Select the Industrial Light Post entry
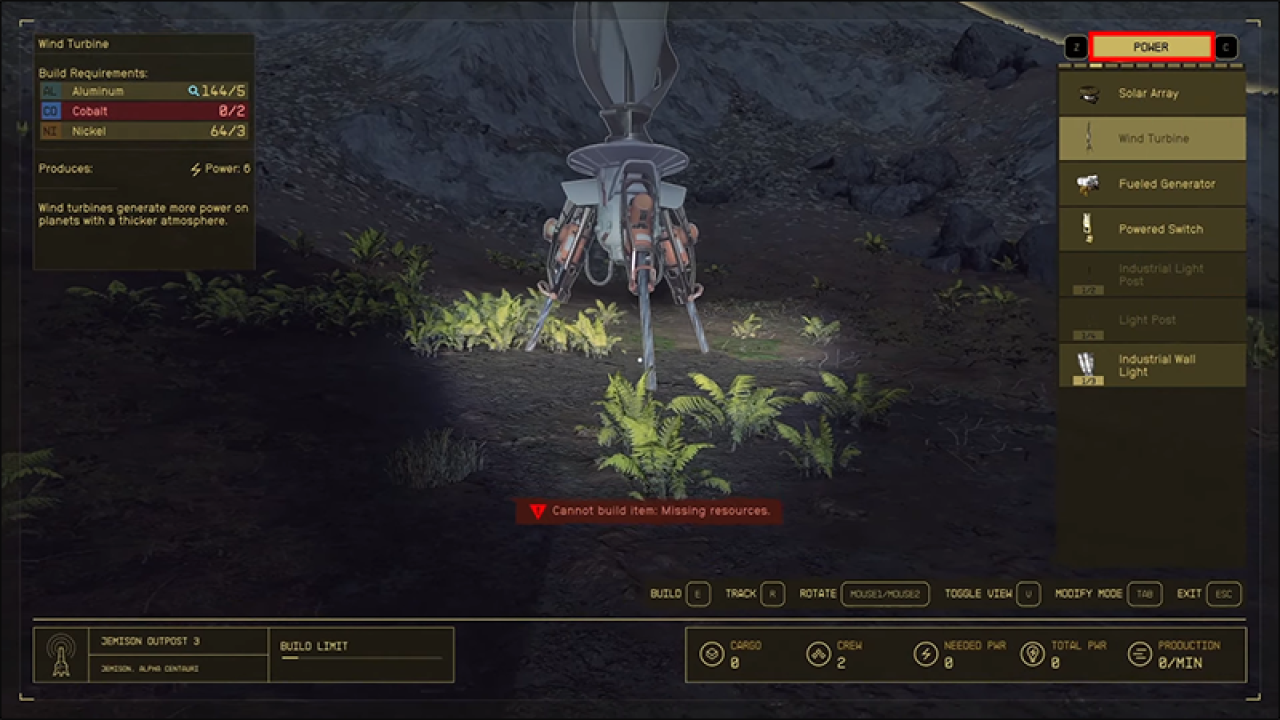The image size is (1280, 720). point(1152,275)
